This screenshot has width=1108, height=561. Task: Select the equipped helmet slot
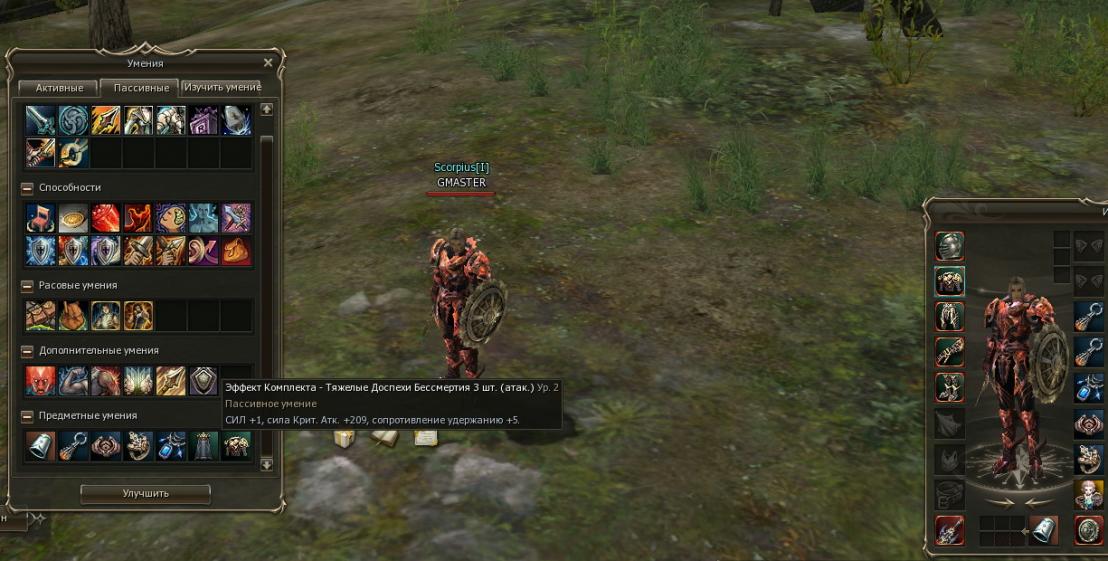point(949,246)
